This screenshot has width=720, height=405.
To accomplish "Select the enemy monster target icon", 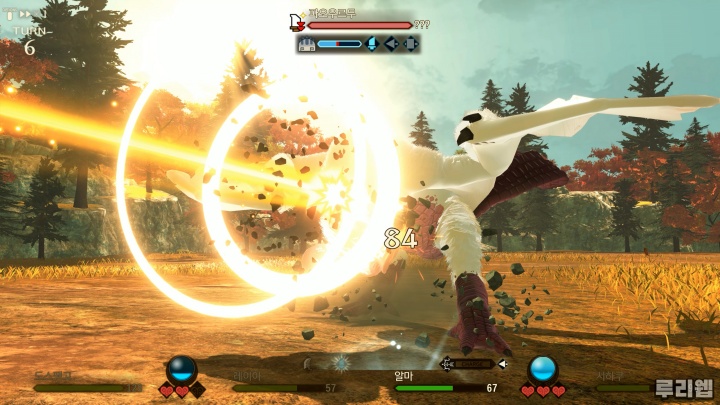I will pyautogui.click(x=297, y=23).
